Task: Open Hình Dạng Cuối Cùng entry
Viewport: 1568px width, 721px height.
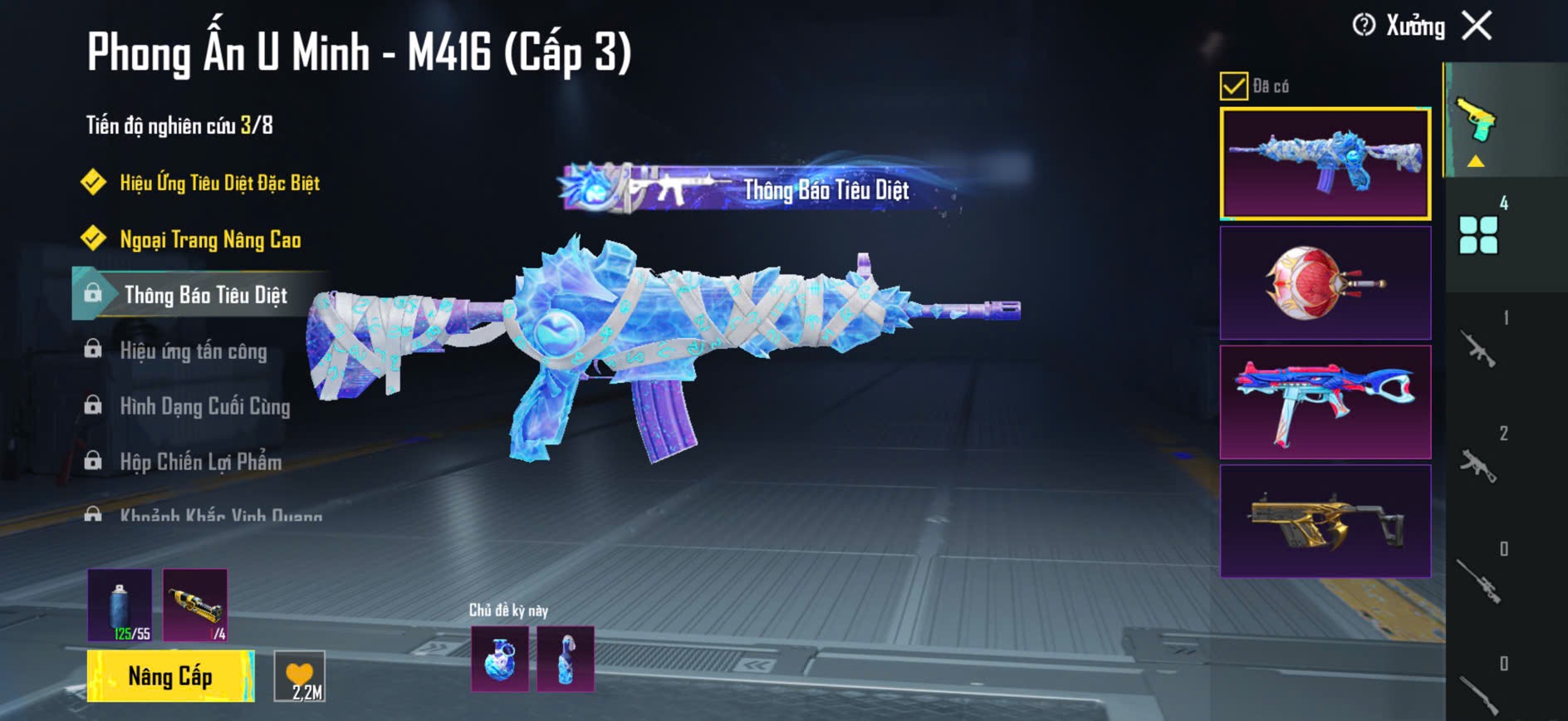Action: coord(205,406)
